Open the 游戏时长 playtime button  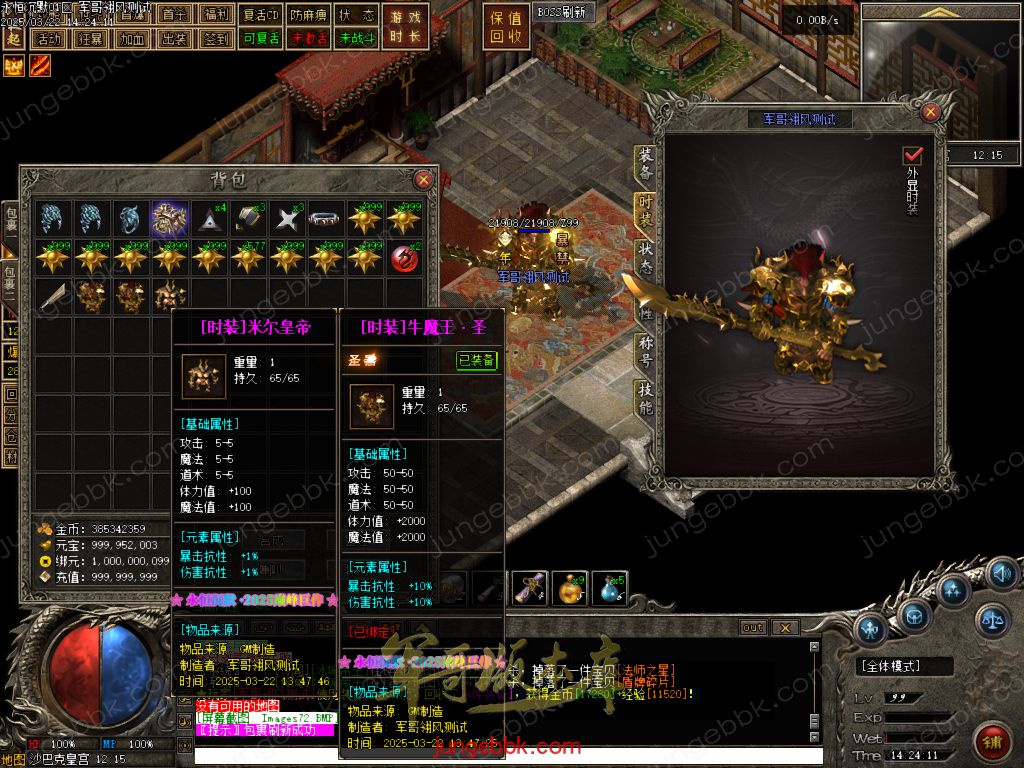[406, 27]
